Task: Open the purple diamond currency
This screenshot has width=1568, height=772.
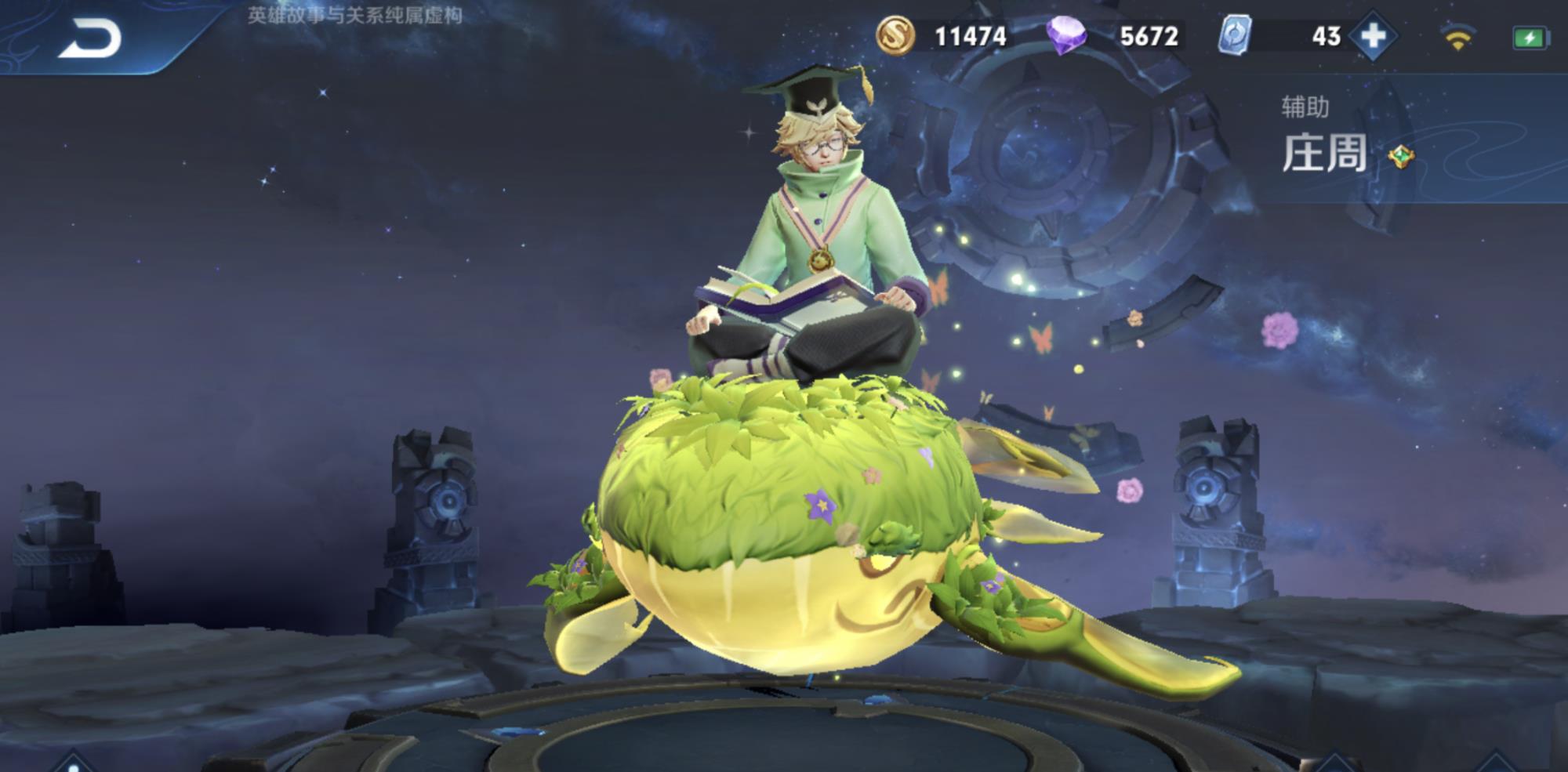Action: click(1066, 36)
